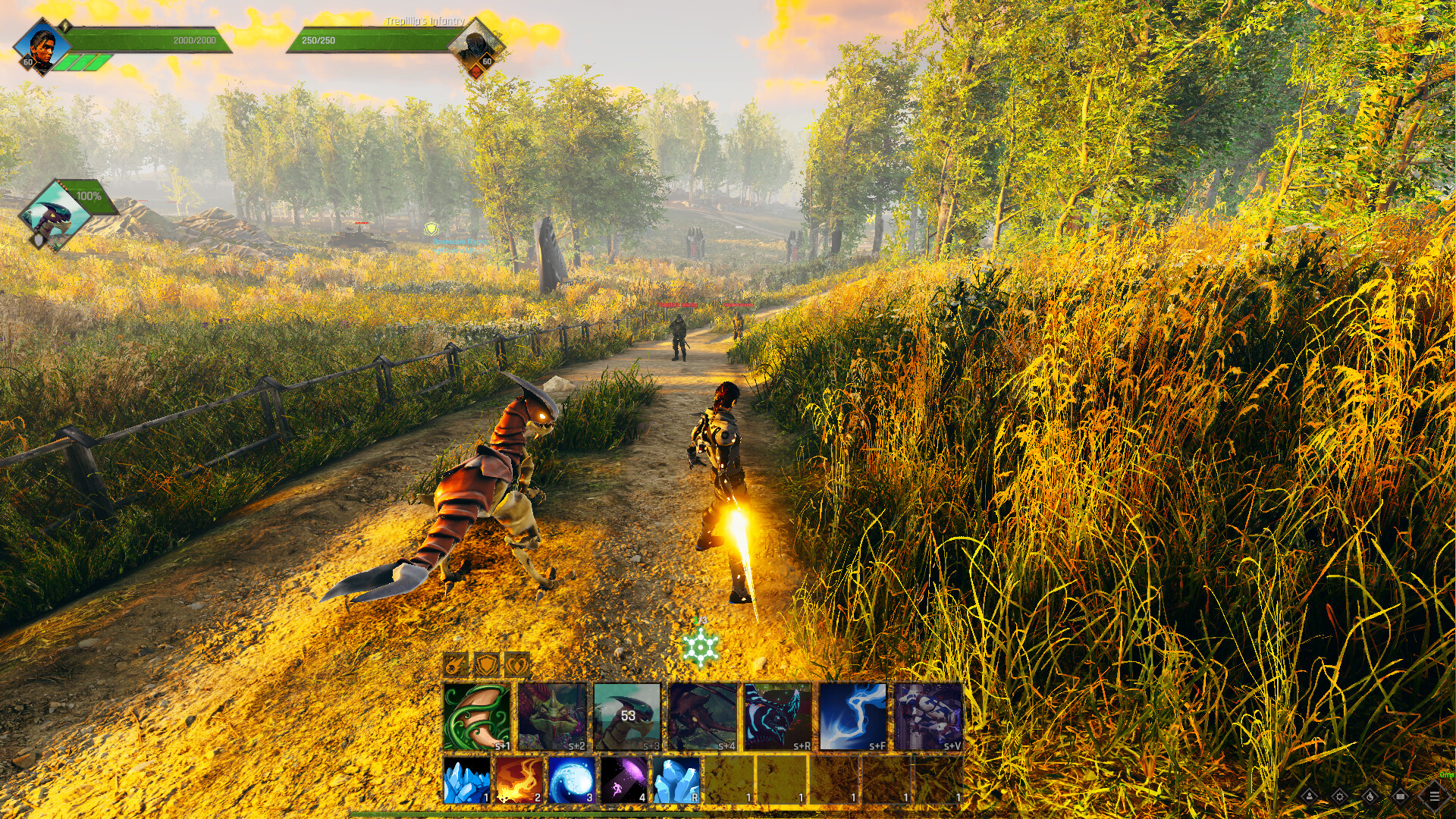Activate the purple dash ability
The width and height of the screenshot is (1456, 819).
click(x=624, y=780)
